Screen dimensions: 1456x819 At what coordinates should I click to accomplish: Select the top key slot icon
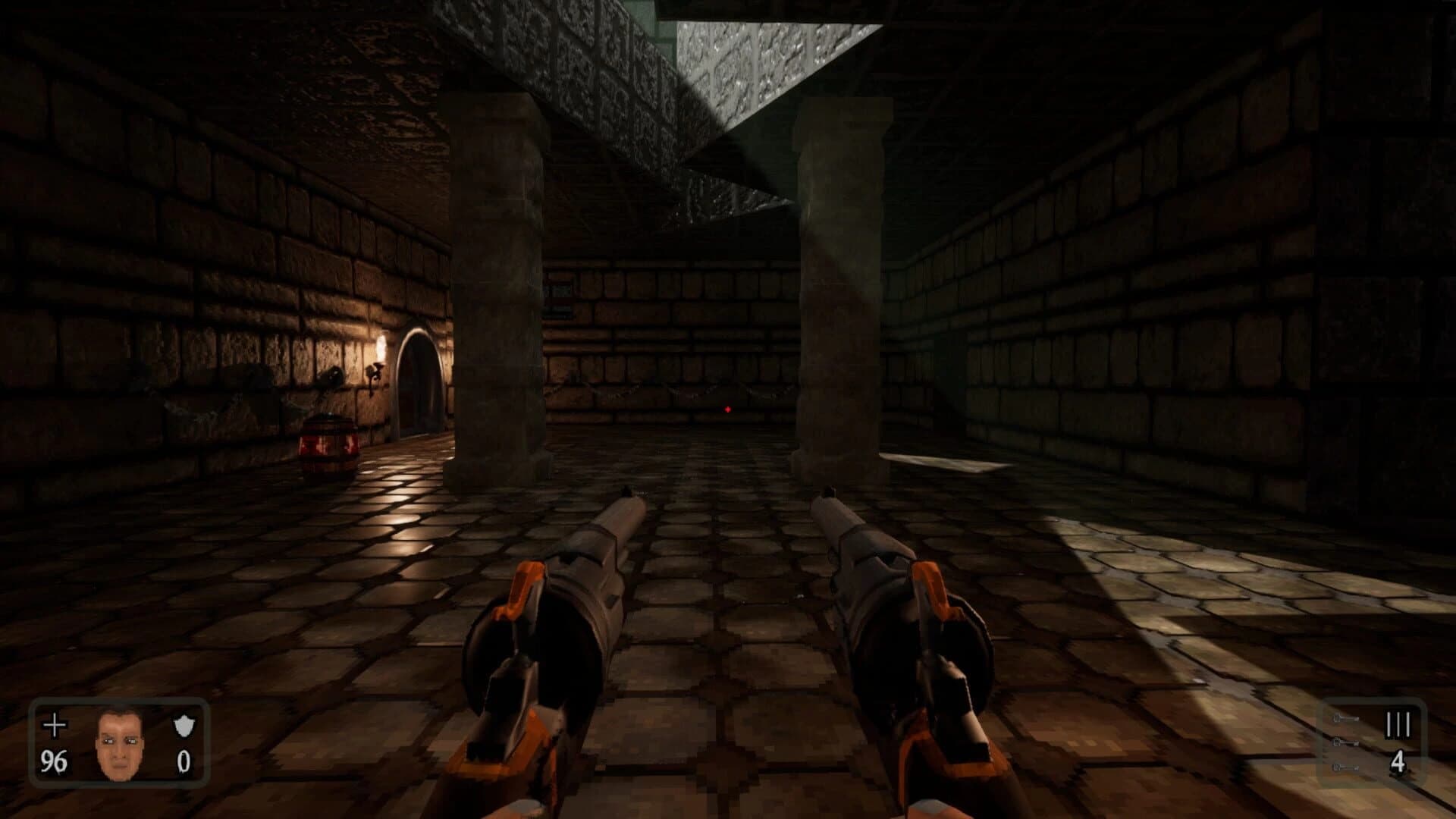(x=1345, y=718)
